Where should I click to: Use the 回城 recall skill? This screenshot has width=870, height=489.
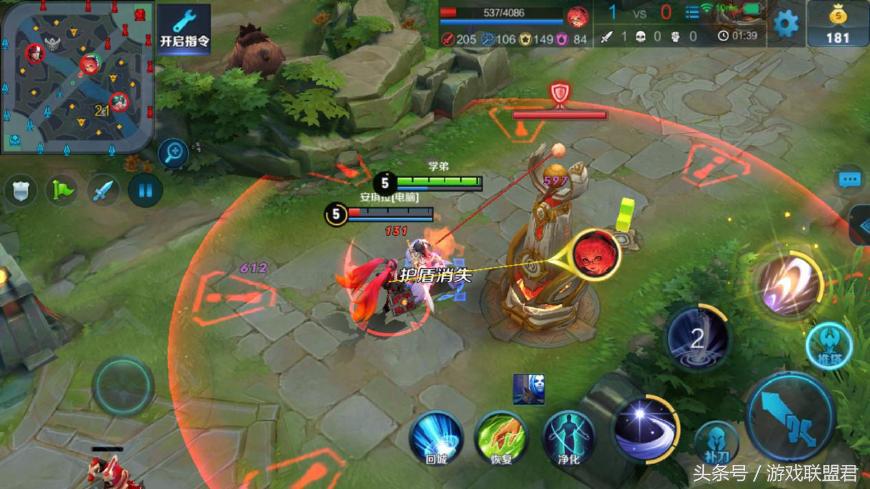coord(436,437)
